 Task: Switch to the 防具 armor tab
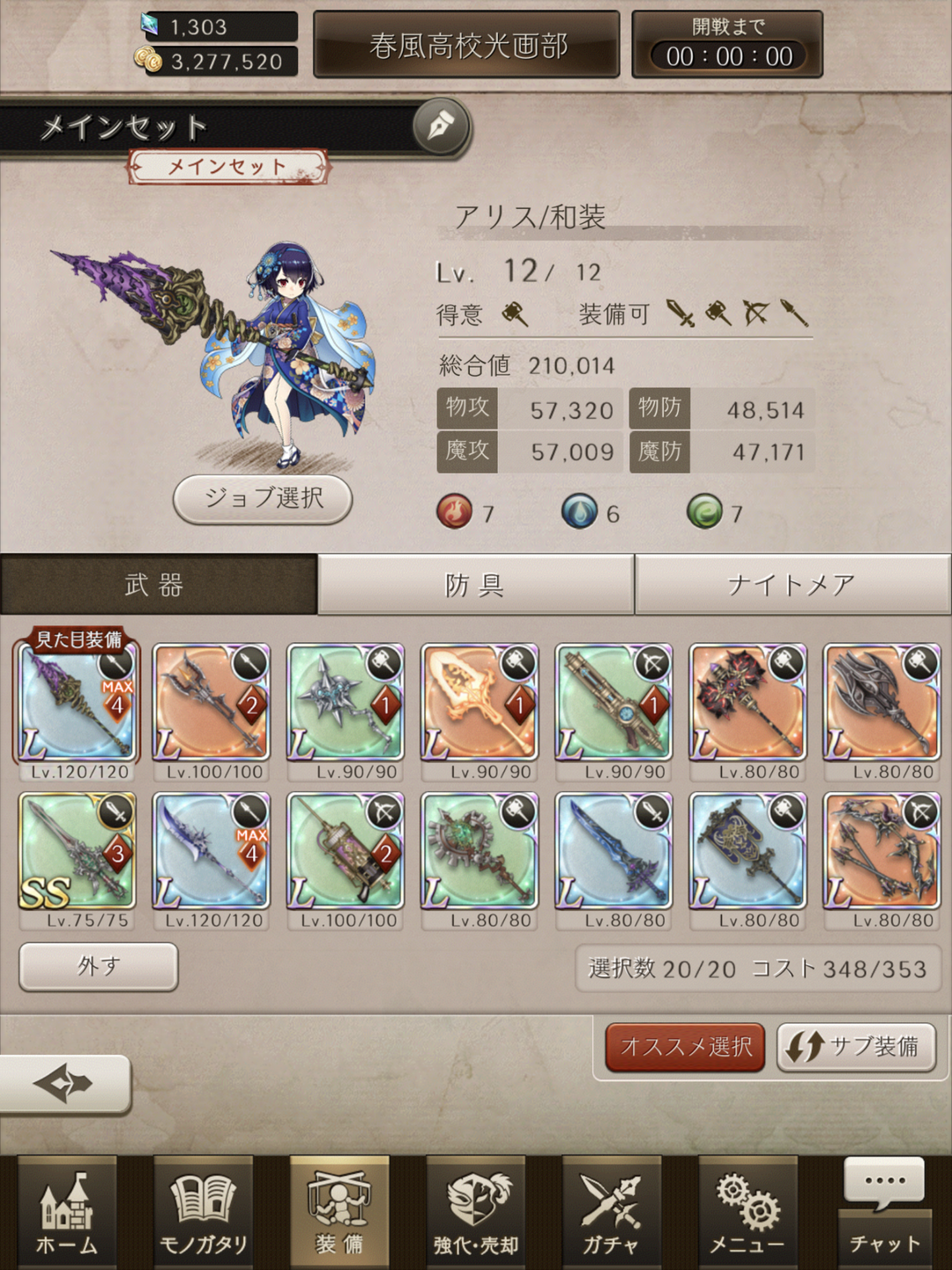(x=475, y=584)
